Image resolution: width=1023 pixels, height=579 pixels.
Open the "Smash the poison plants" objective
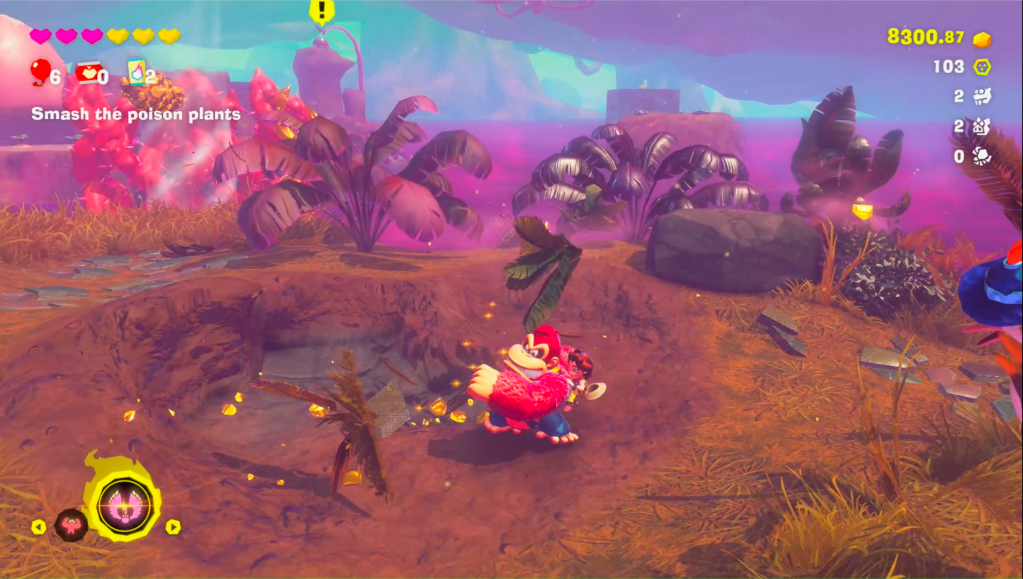pyautogui.click(x=136, y=114)
